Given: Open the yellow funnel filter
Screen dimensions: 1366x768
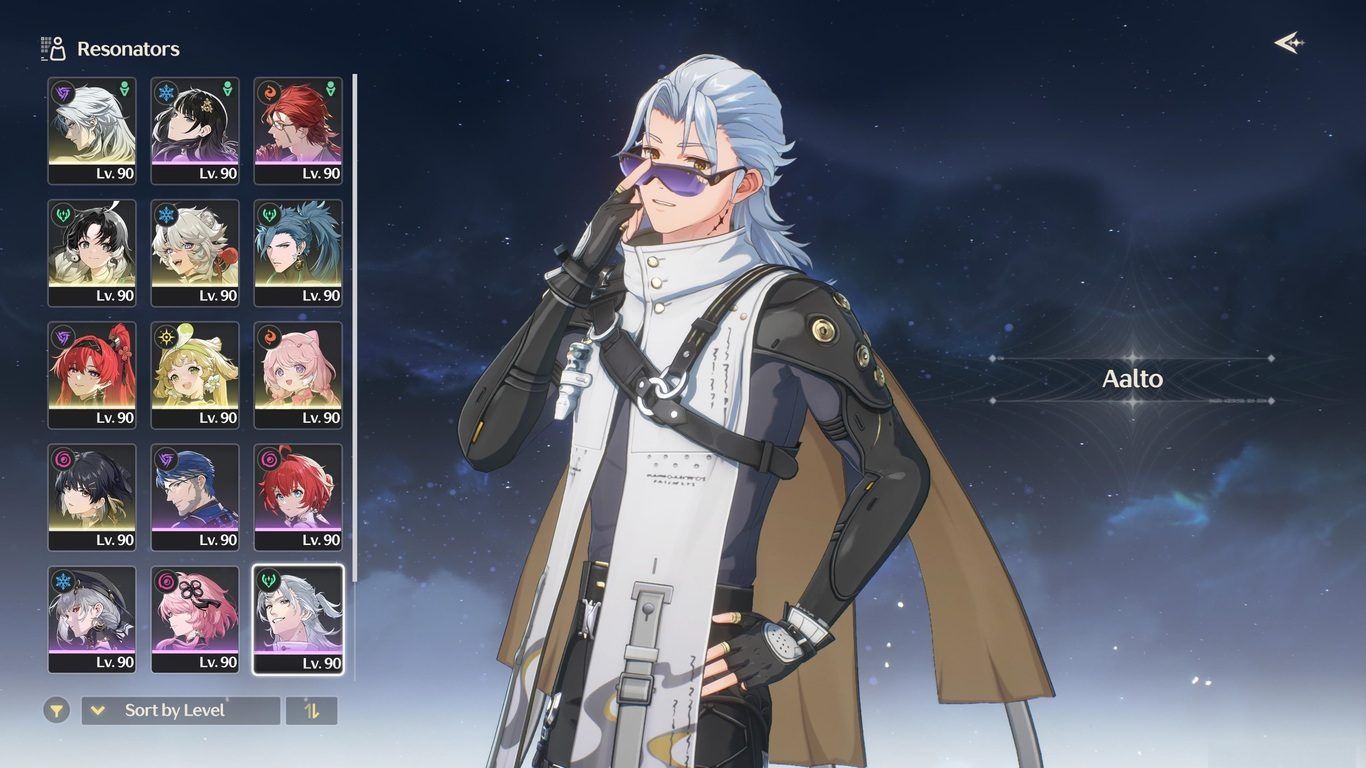Looking at the screenshot, I should click(x=57, y=711).
